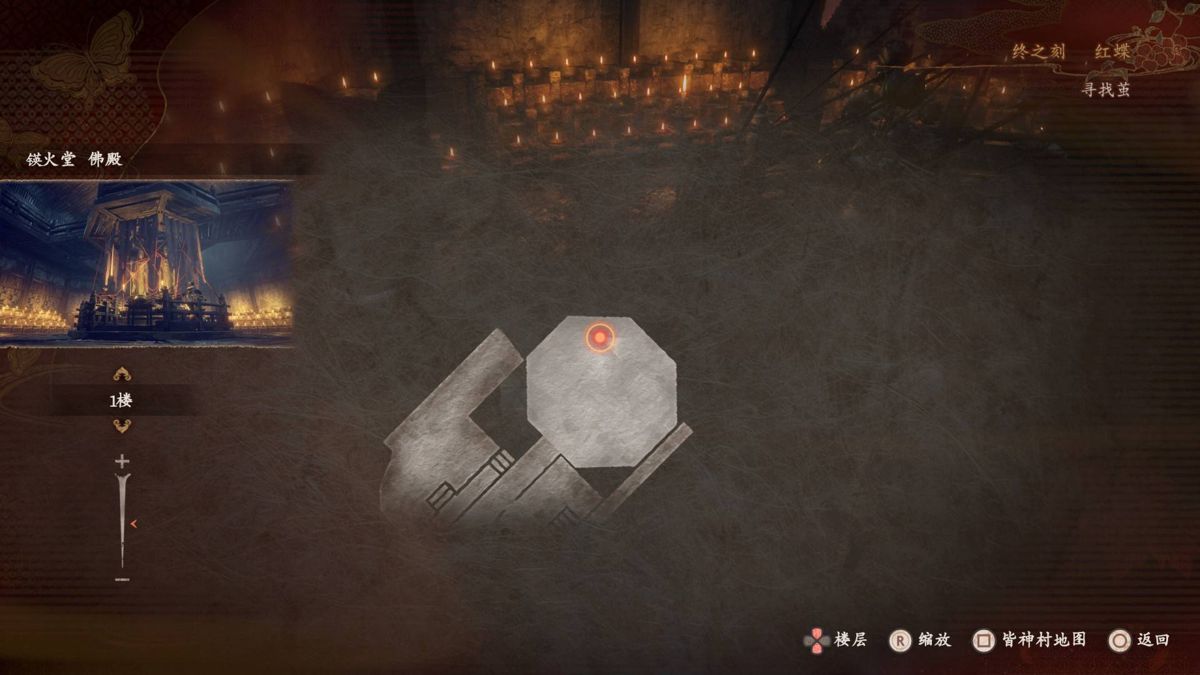Click the red zoom level indicator arrow
Viewport: 1200px width, 675px height.
[133, 523]
